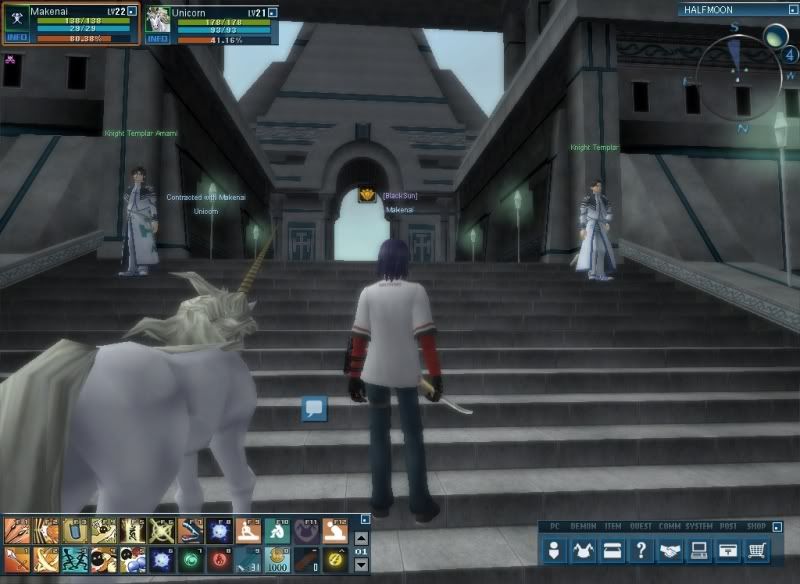Open Unicorn's INFO panel
The height and width of the screenshot is (584, 800).
click(x=158, y=39)
